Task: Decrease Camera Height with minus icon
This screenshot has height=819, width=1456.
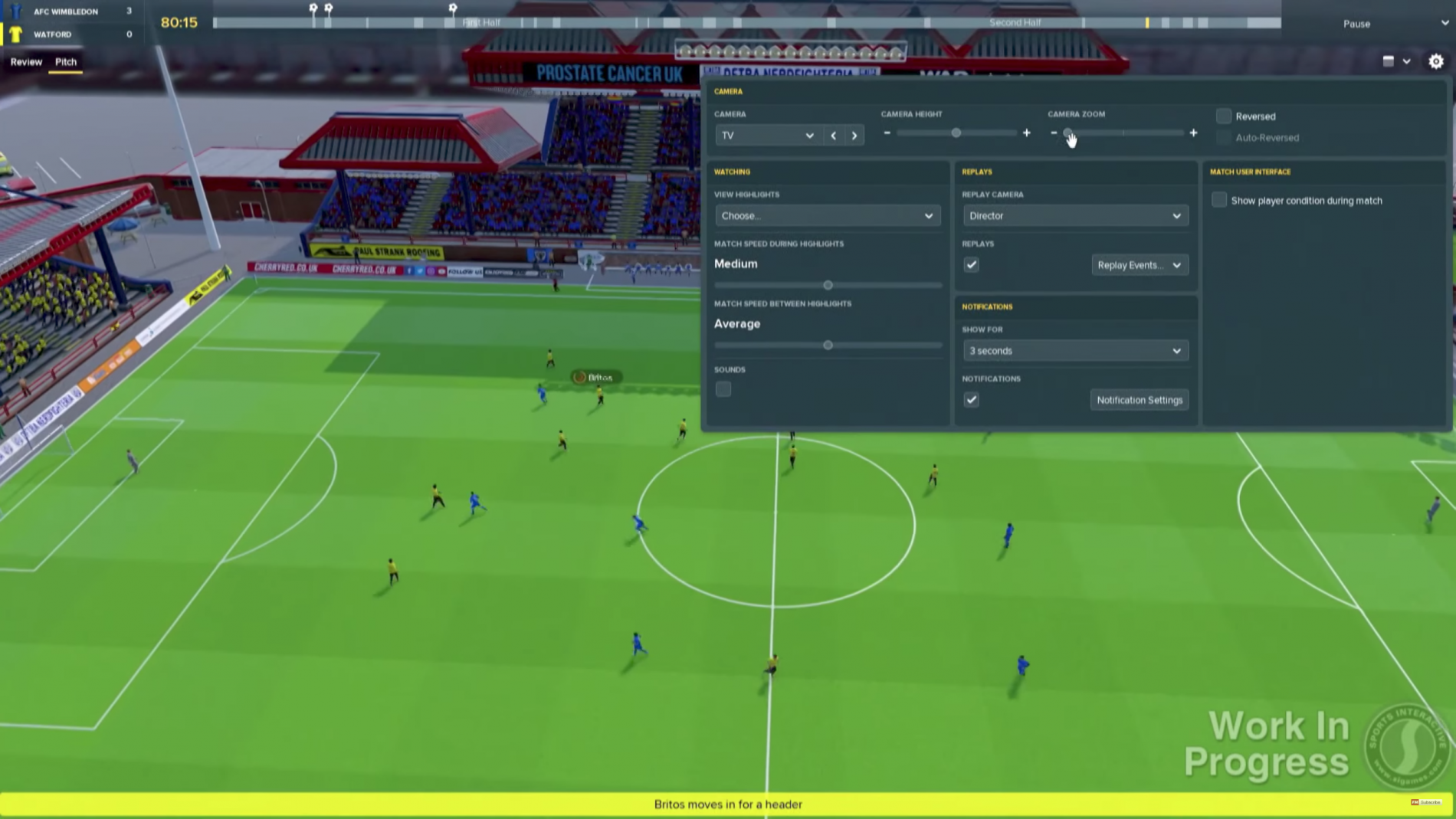Action: pos(887,133)
